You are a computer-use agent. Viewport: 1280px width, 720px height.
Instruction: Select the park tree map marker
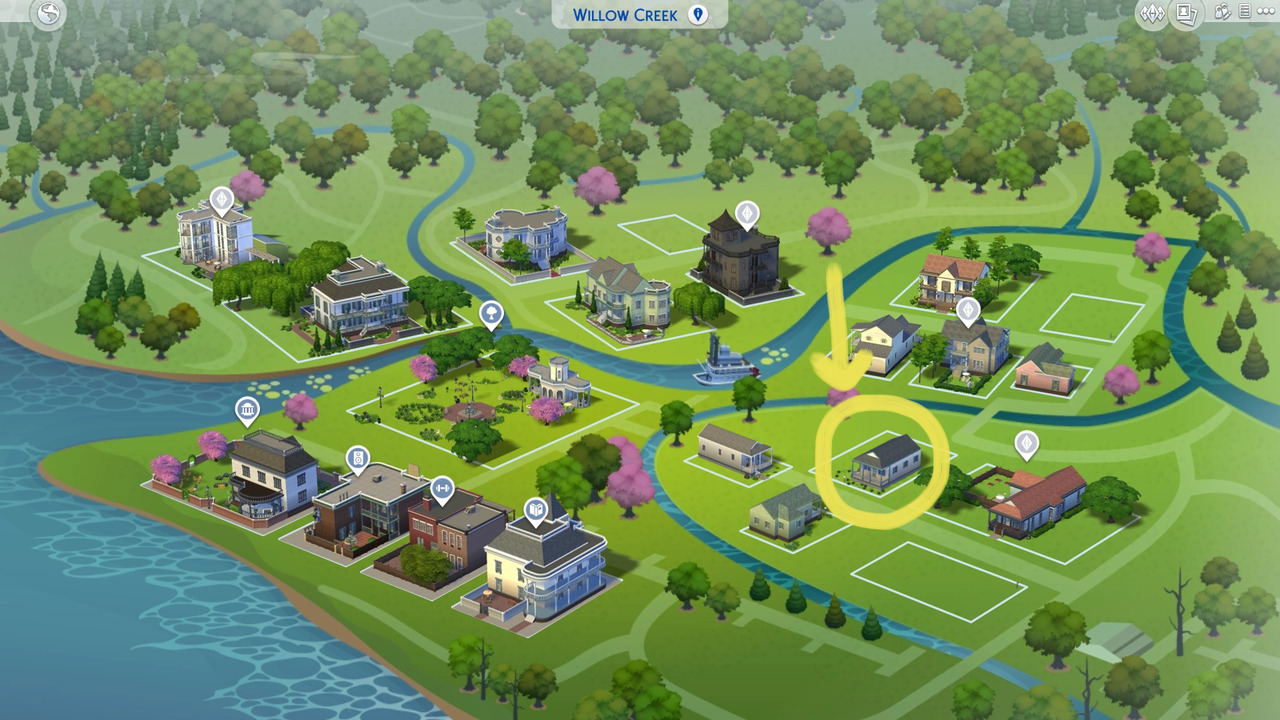point(491,314)
